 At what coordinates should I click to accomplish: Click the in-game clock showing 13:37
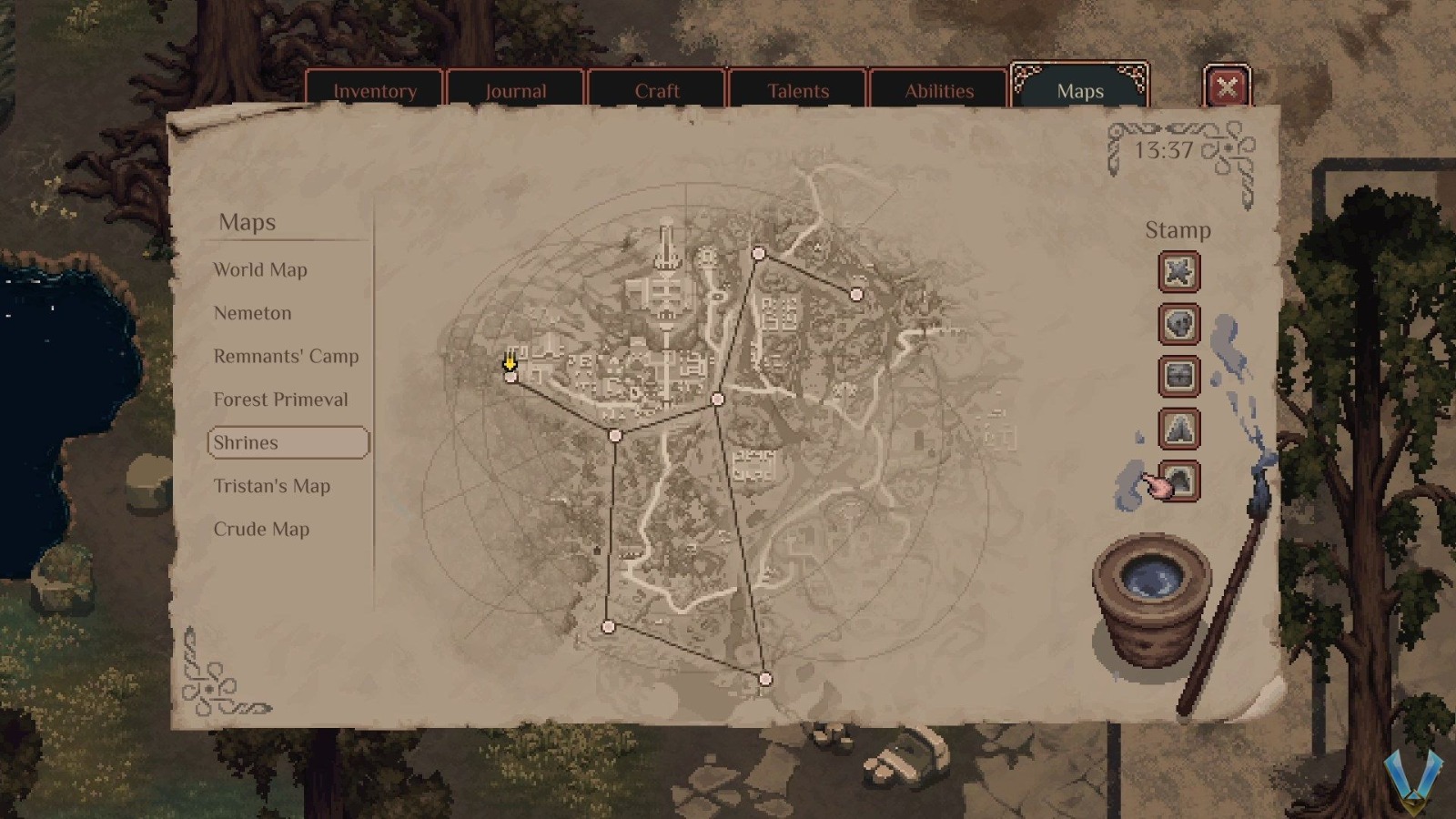tap(1162, 150)
